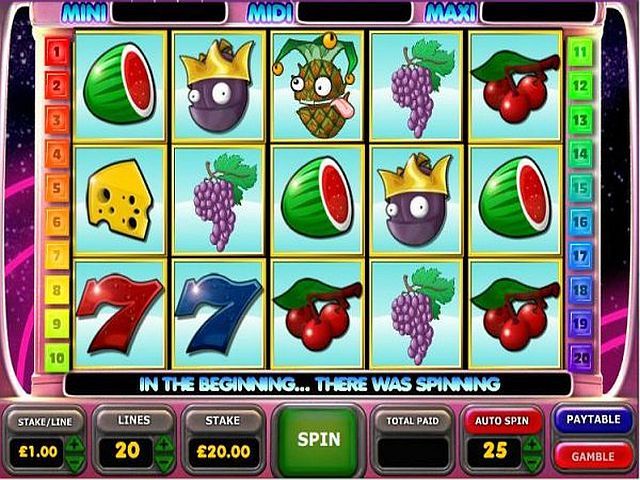Select payline number 11
This screenshot has height=480, width=640.
pos(580,52)
